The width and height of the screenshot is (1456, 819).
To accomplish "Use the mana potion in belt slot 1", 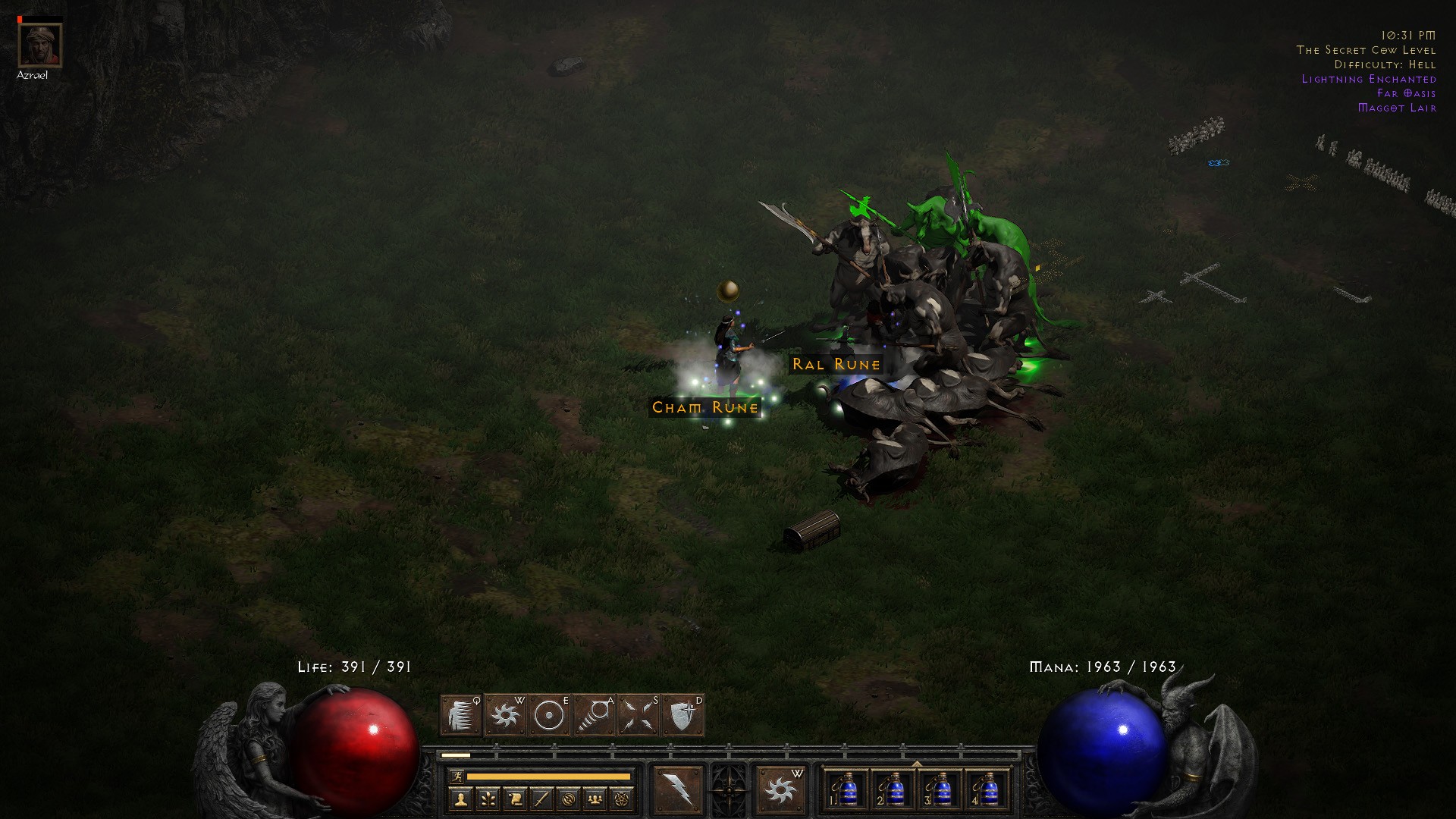I will (847, 791).
